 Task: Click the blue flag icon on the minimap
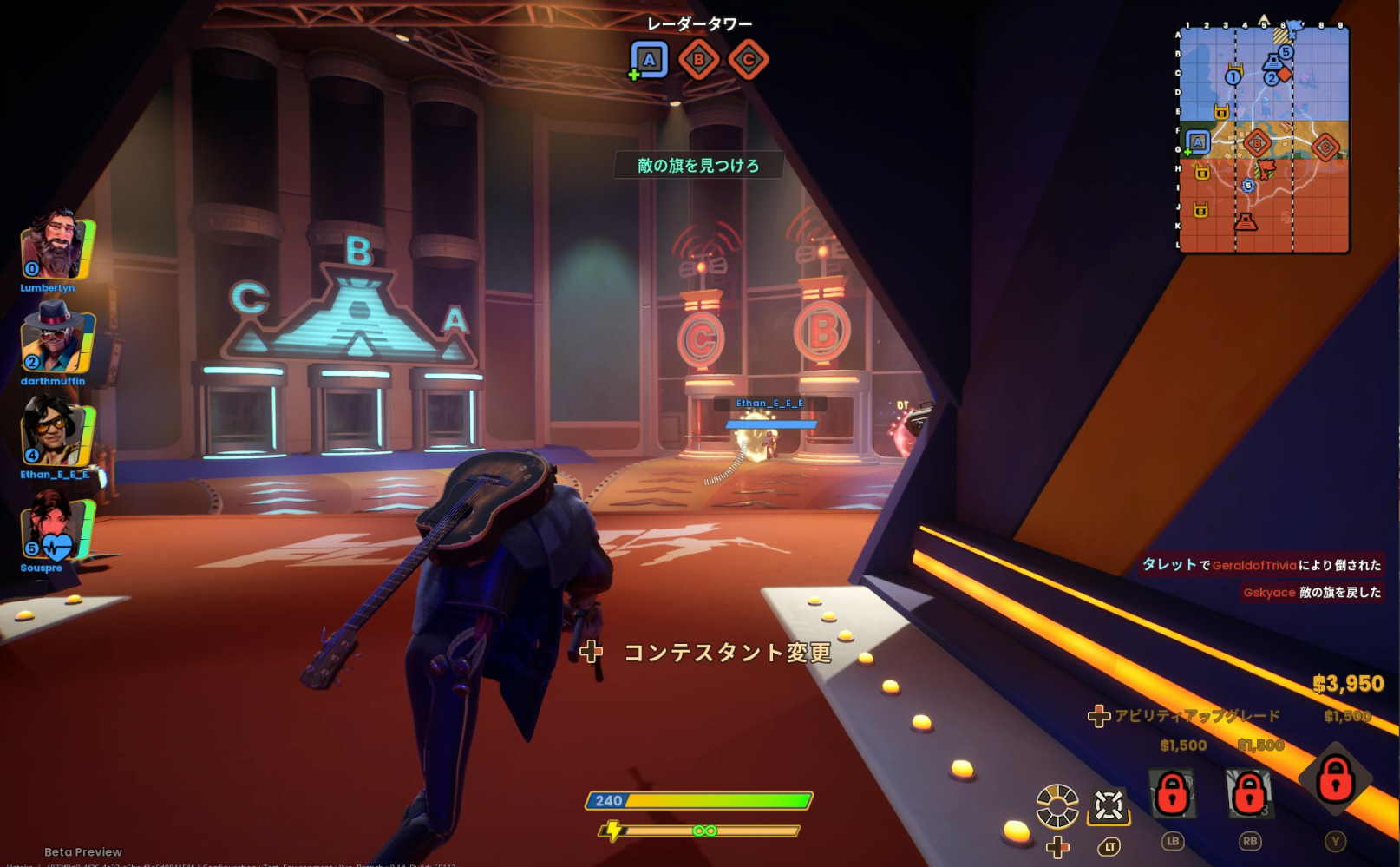pos(1293,28)
